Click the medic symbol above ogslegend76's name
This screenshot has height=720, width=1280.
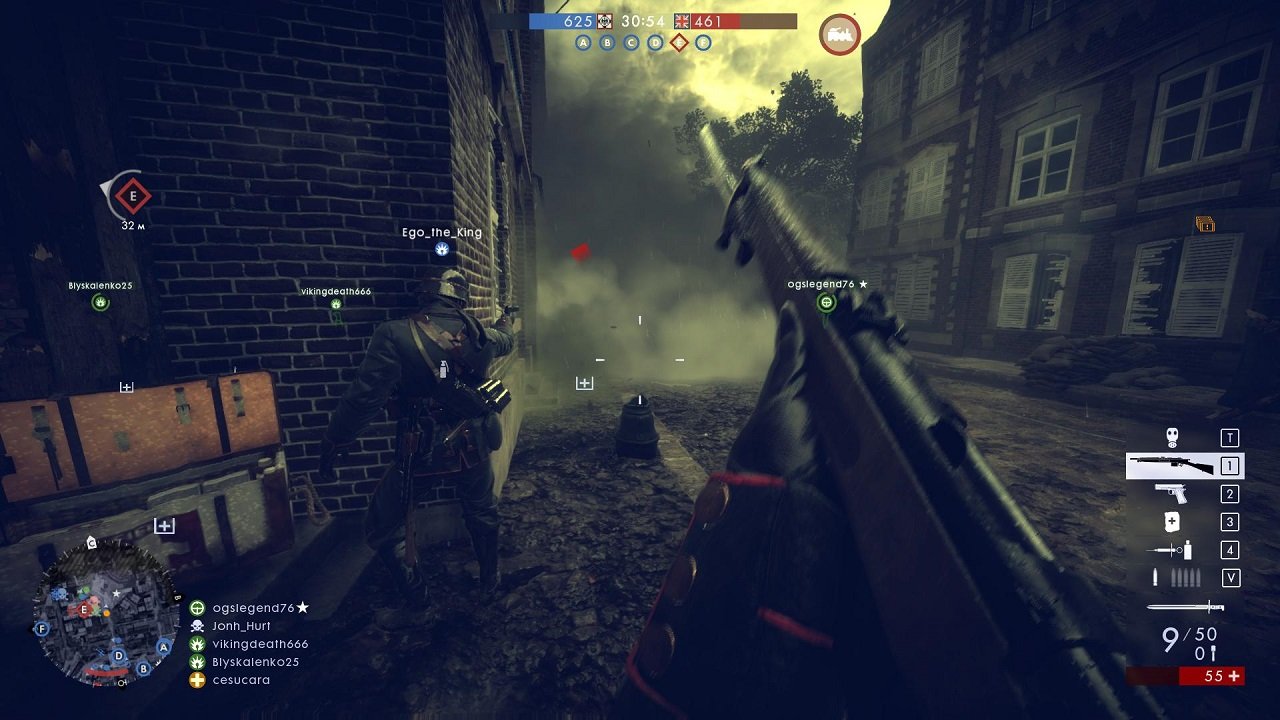pos(827,303)
